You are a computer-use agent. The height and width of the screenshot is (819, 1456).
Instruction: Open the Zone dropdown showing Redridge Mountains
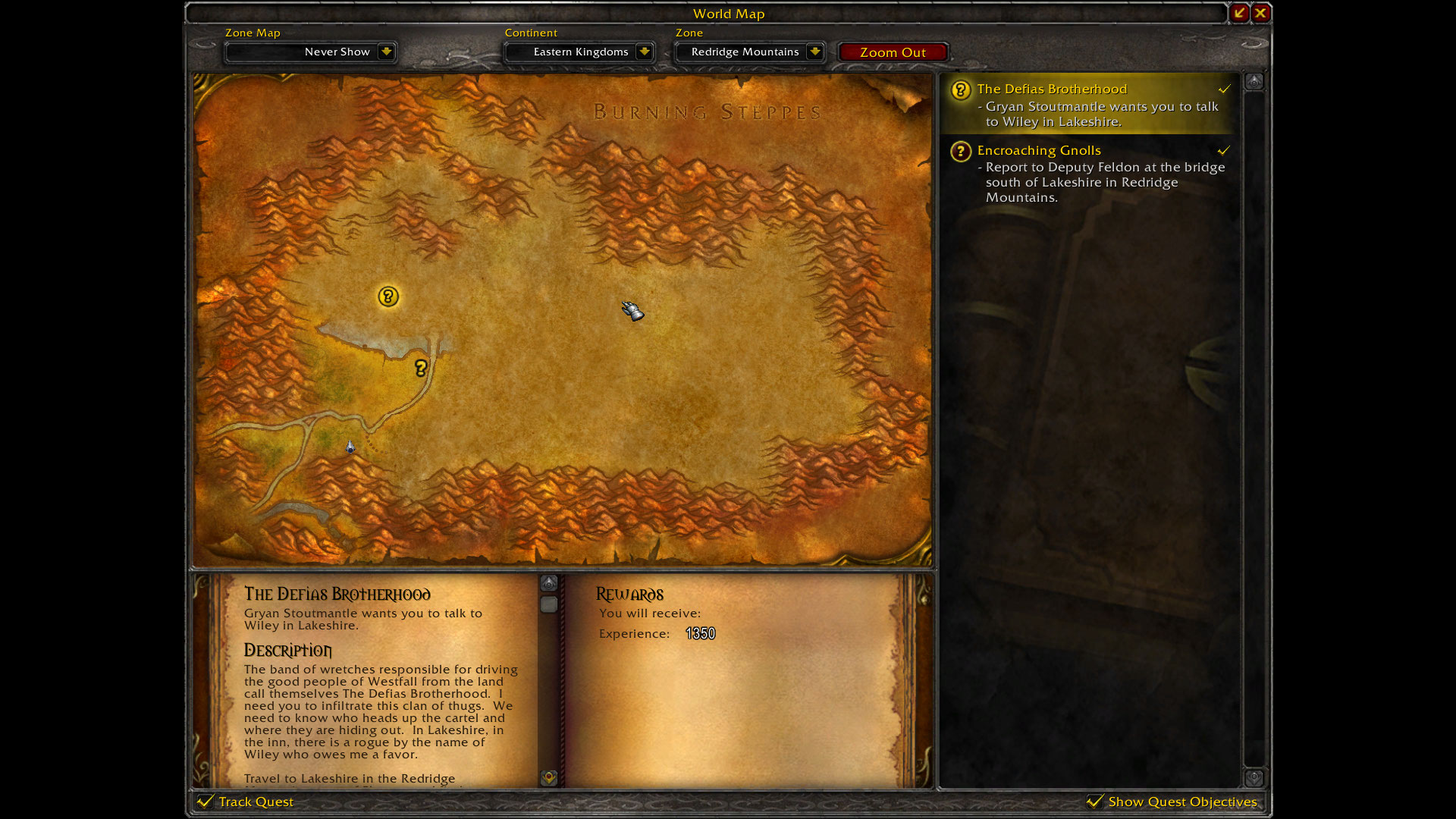[749, 52]
